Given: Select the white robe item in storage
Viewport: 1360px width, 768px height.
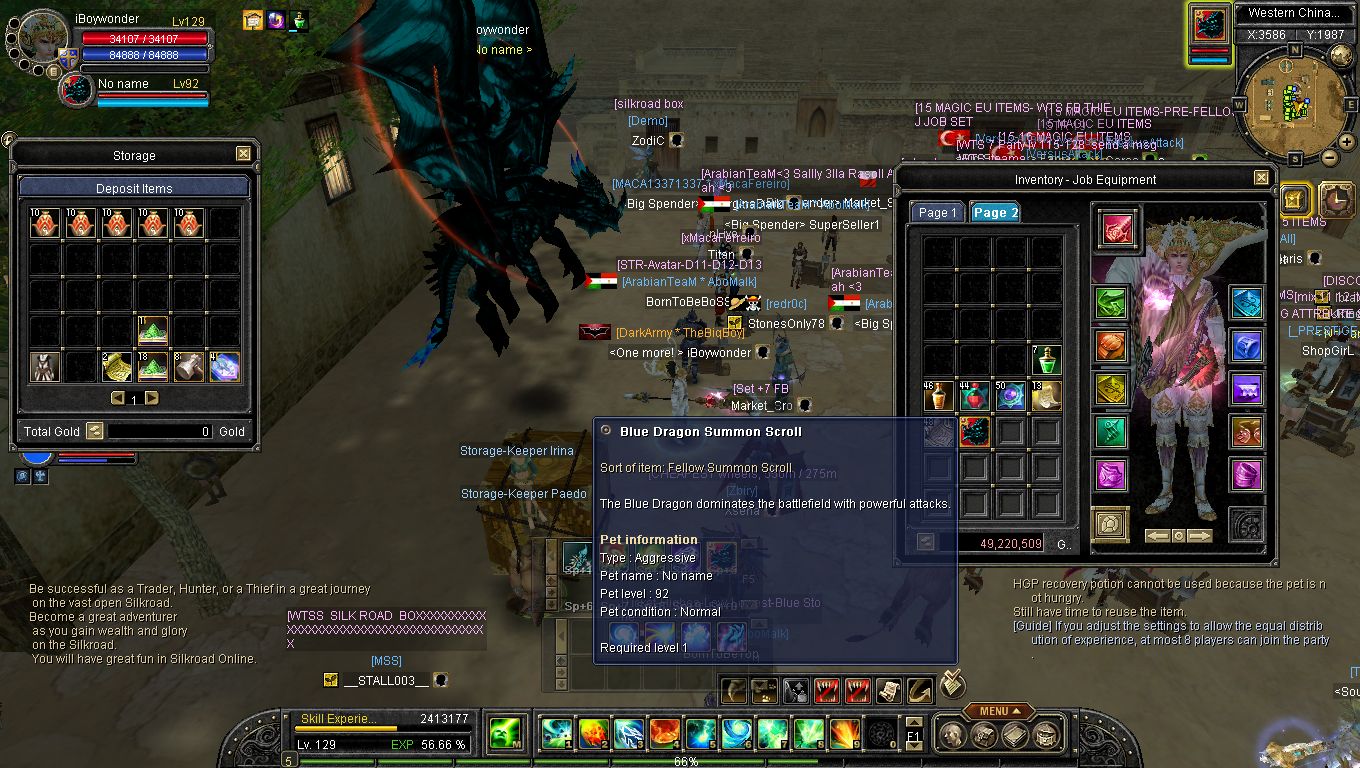Looking at the screenshot, I should 45,367.
